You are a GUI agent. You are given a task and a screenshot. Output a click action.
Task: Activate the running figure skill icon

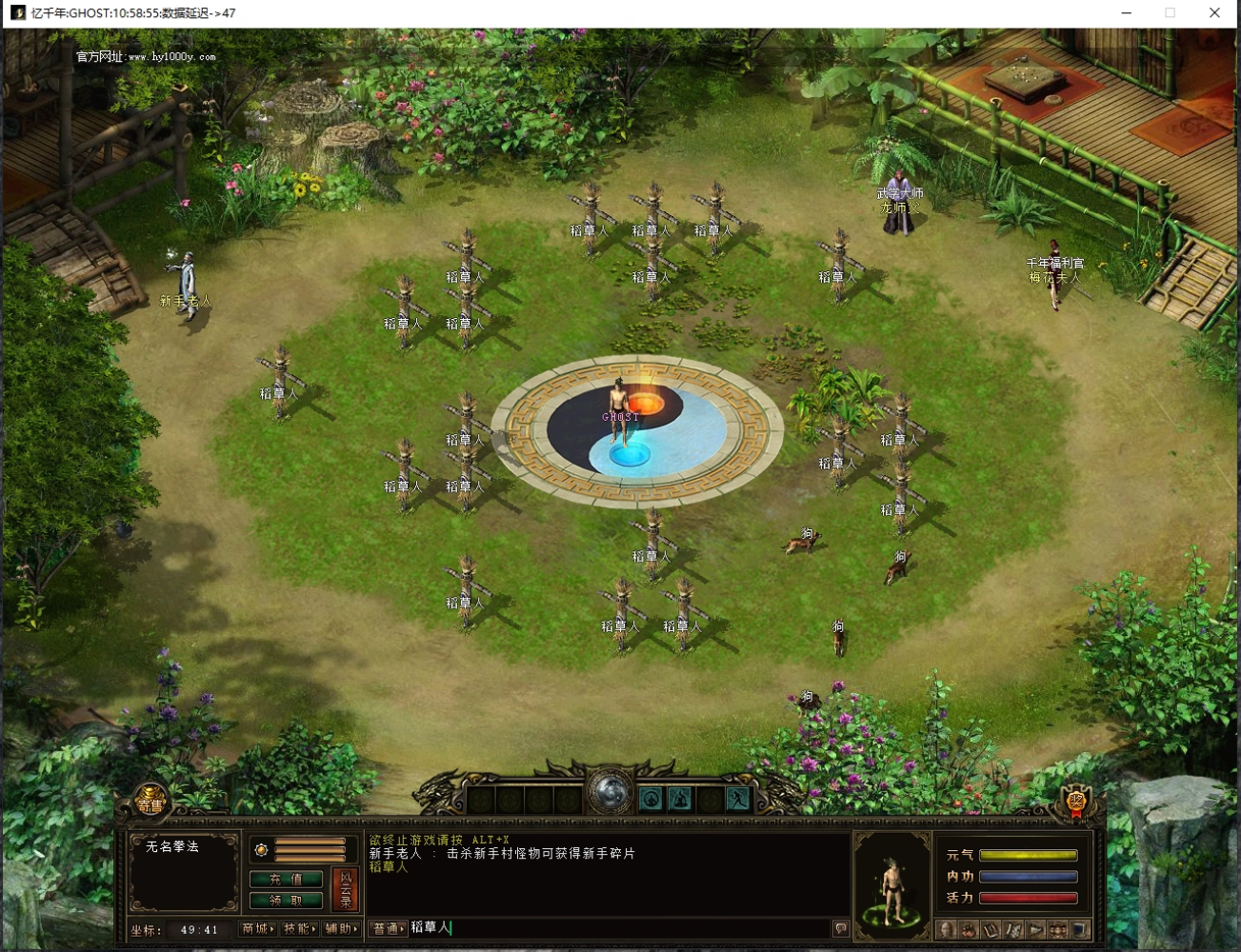click(x=737, y=799)
